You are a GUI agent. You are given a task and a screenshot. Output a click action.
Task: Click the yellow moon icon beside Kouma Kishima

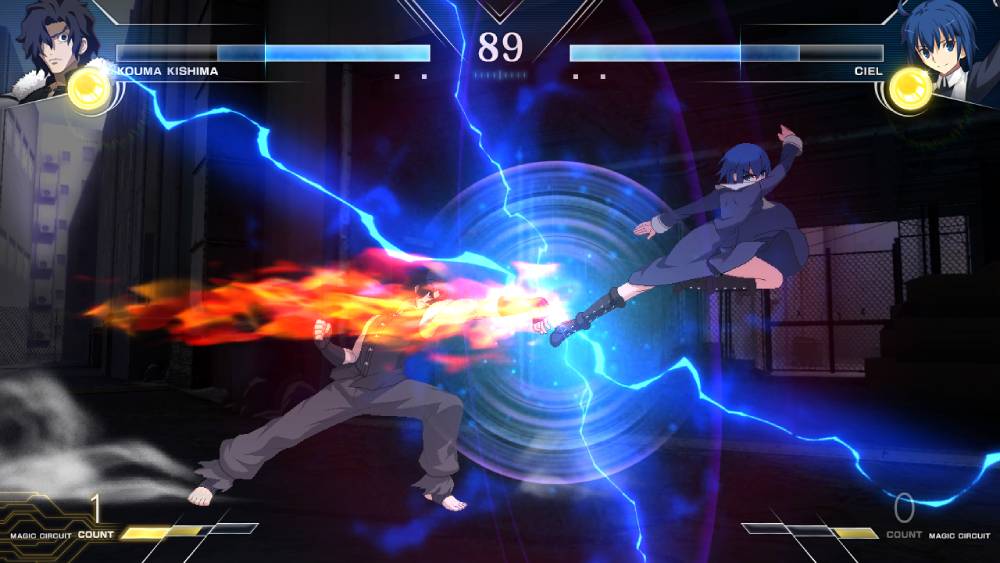click(x=89, y=90)
